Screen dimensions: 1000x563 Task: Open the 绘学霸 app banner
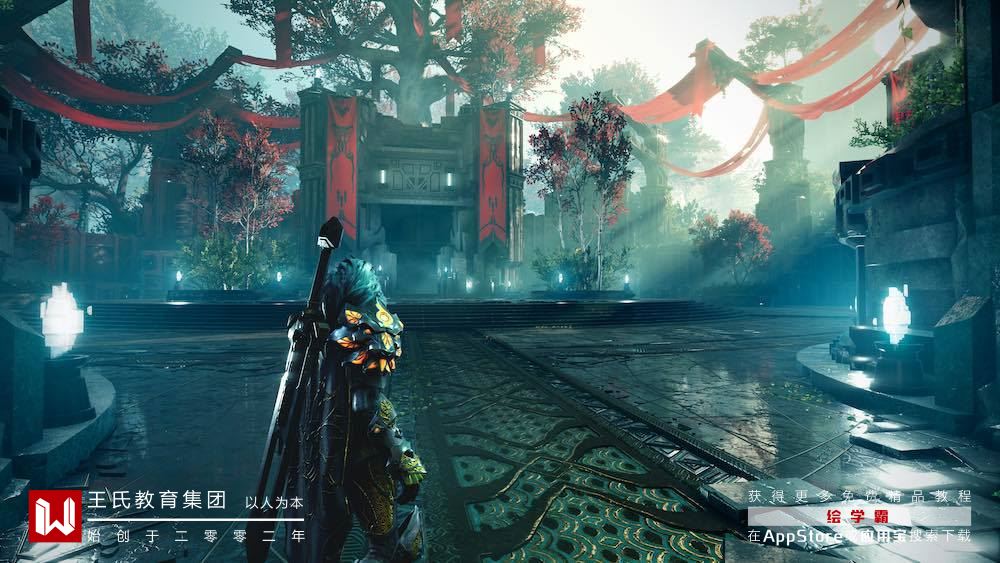point(858,516)
